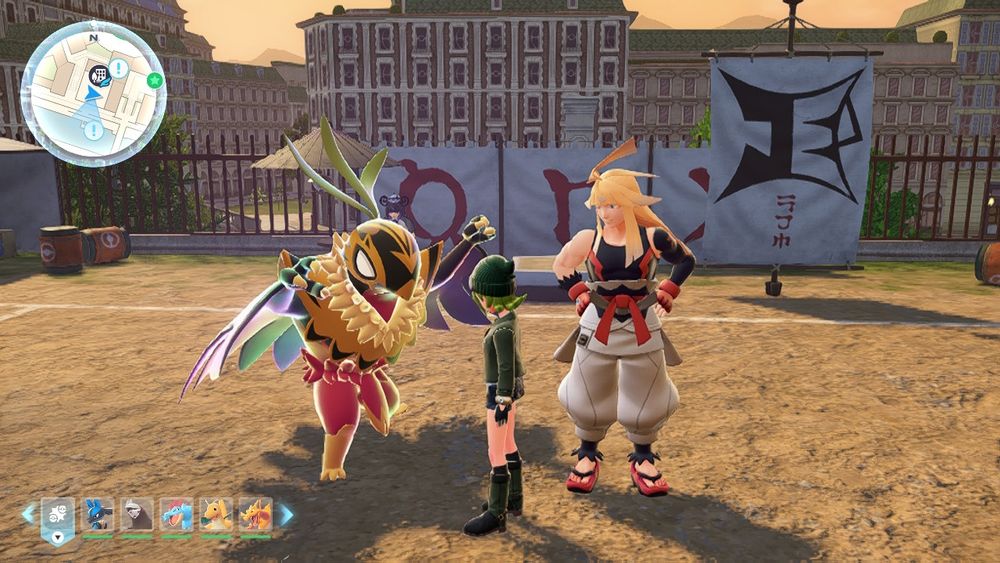
Task: Choose the Feraligatr party slot
Action: 176,514
